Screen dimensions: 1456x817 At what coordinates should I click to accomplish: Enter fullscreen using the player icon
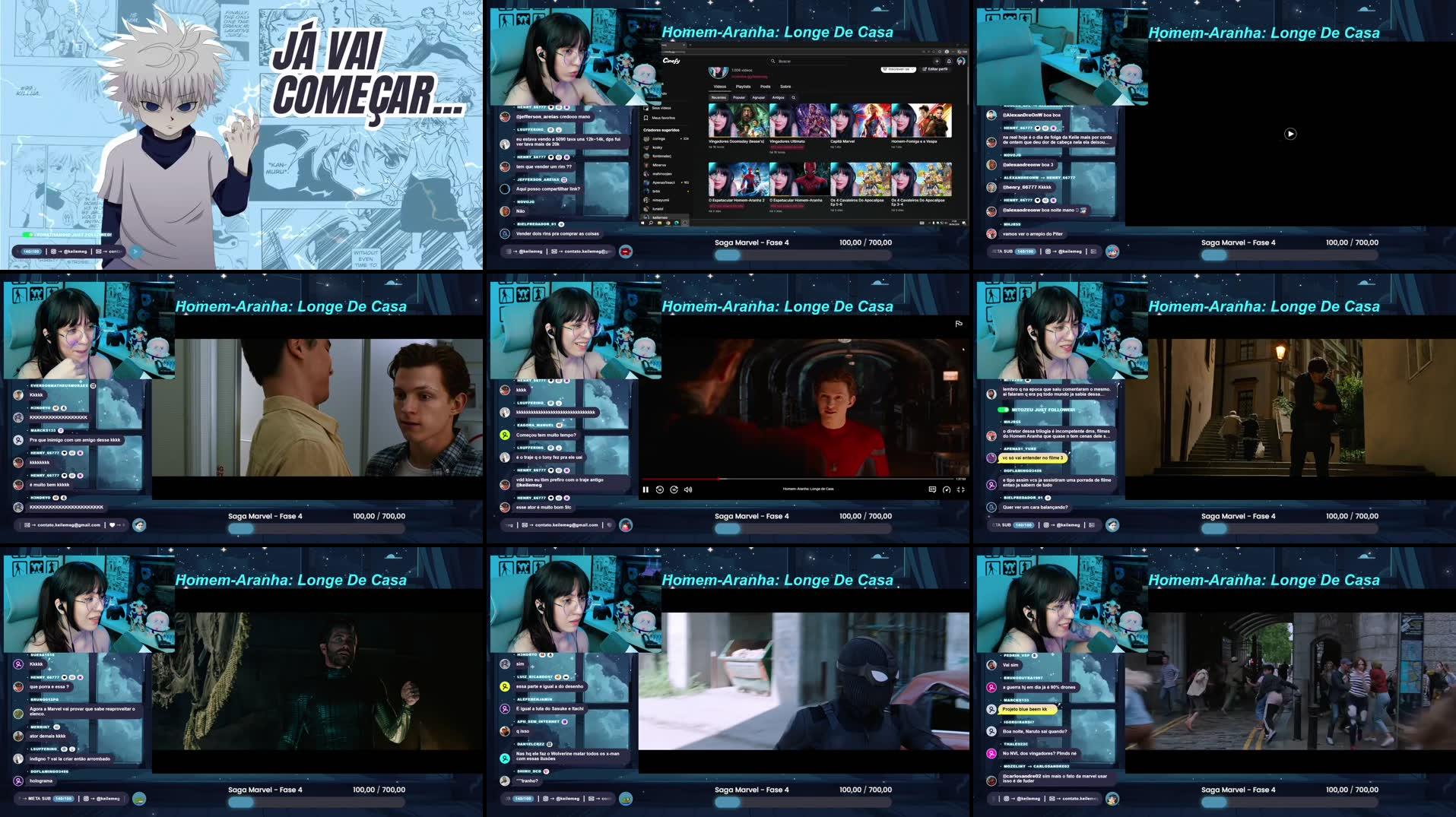pyautogui.click(x=962, y=489)
